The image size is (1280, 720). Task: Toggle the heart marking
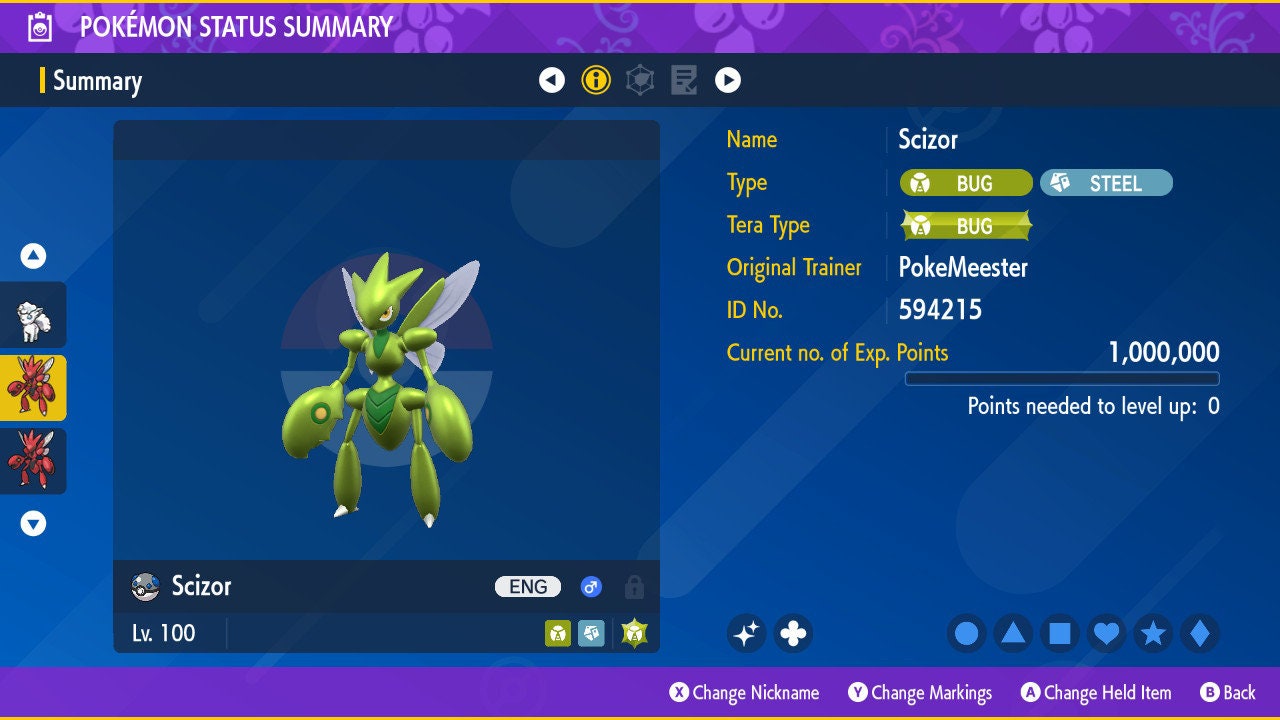(1106, 633)
